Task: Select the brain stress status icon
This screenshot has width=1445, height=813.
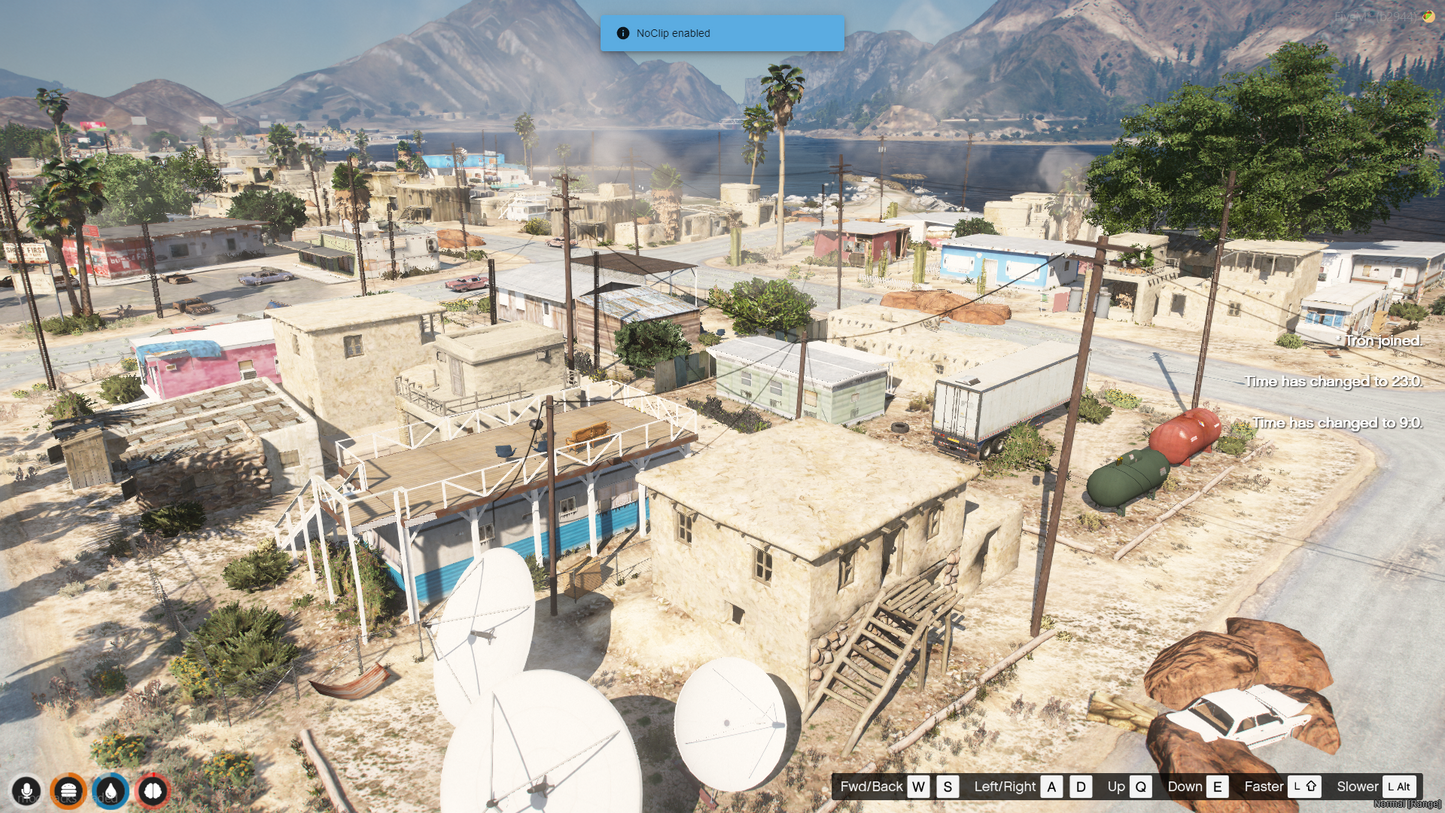Action: point(152,791)
